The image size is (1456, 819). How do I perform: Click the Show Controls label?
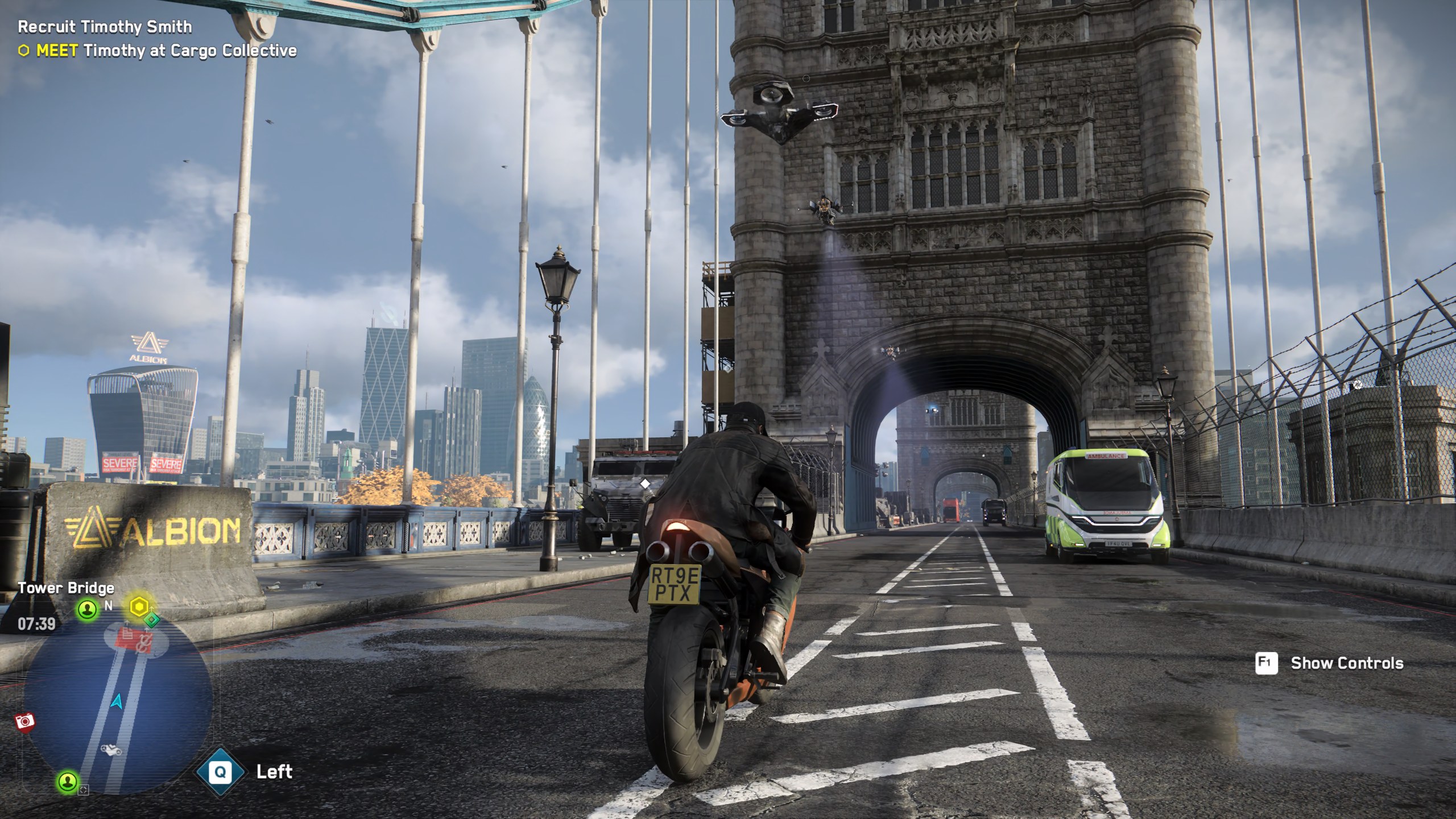click(x=1347, y=663)
